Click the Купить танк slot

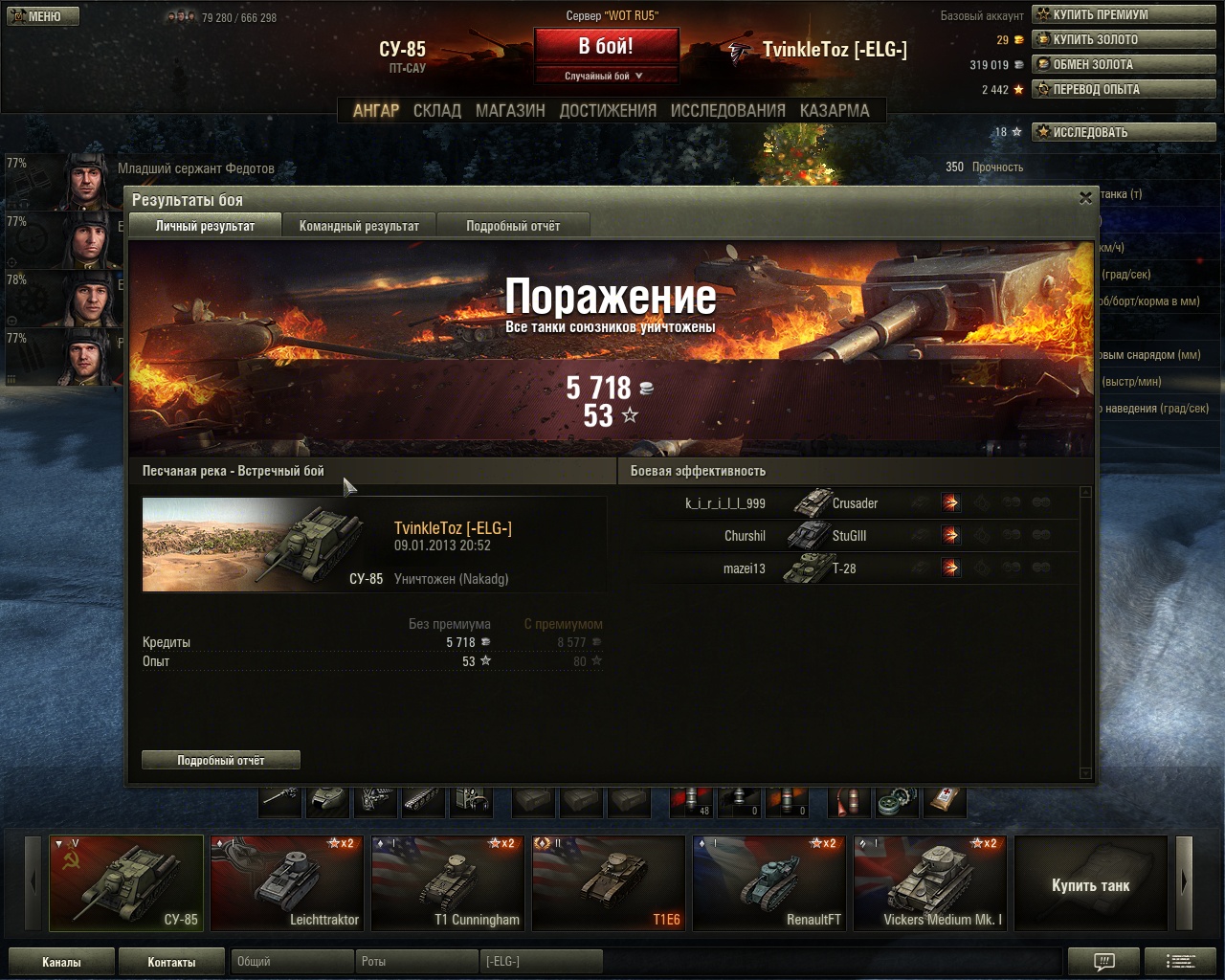(1090, 884)
